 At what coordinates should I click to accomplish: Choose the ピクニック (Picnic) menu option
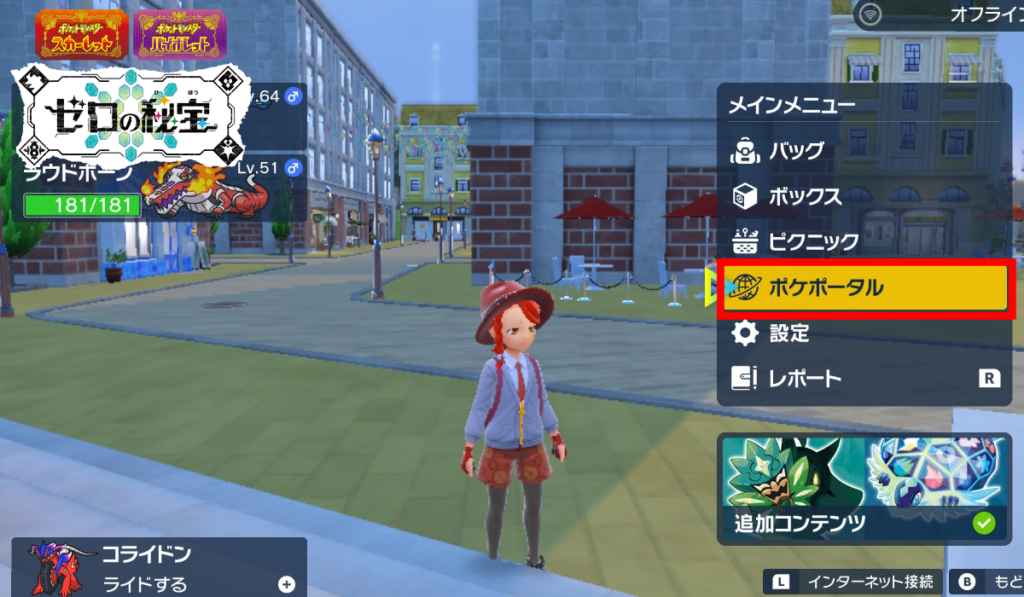point(812,242)
